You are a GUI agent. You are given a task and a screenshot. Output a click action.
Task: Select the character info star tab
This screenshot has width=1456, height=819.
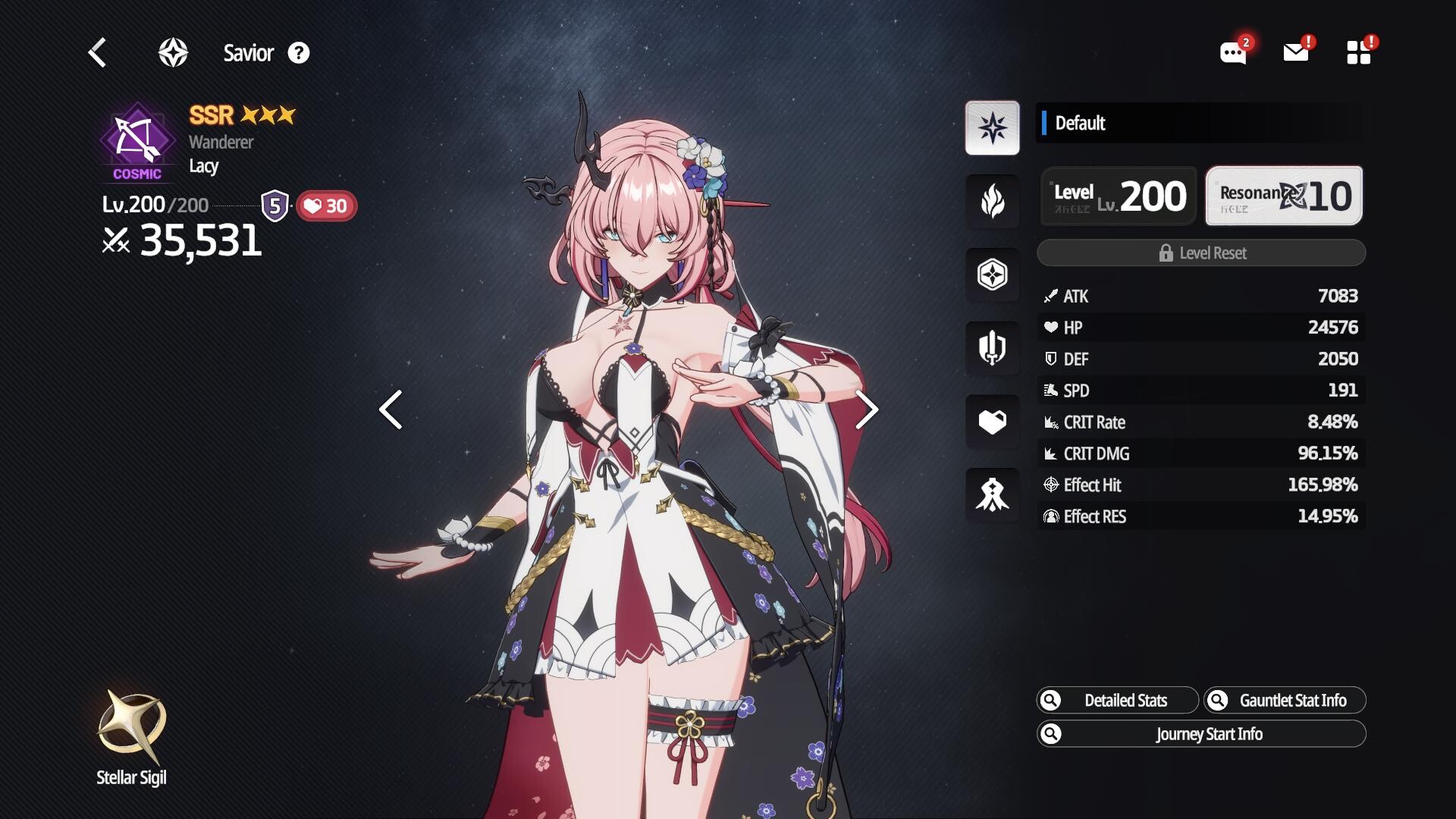point(992,127)
